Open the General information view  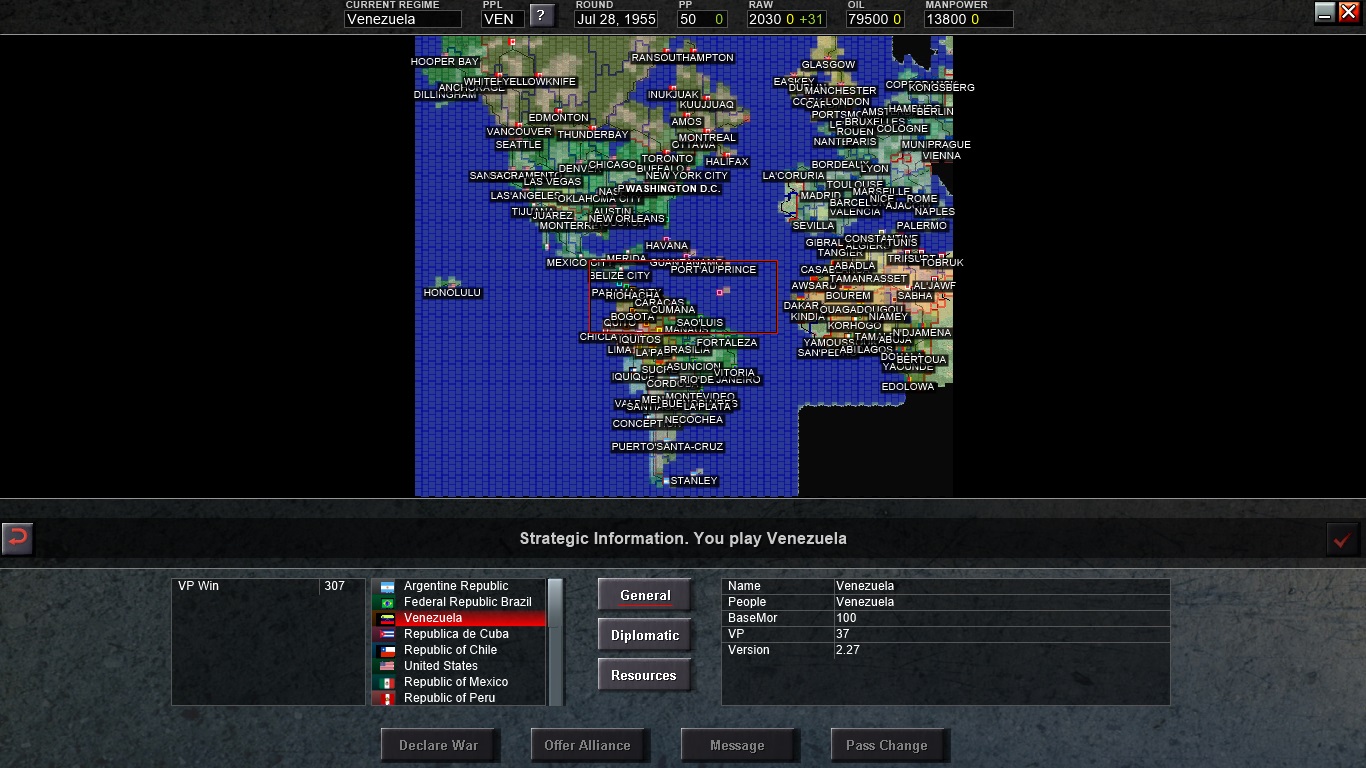click(644, 594)
